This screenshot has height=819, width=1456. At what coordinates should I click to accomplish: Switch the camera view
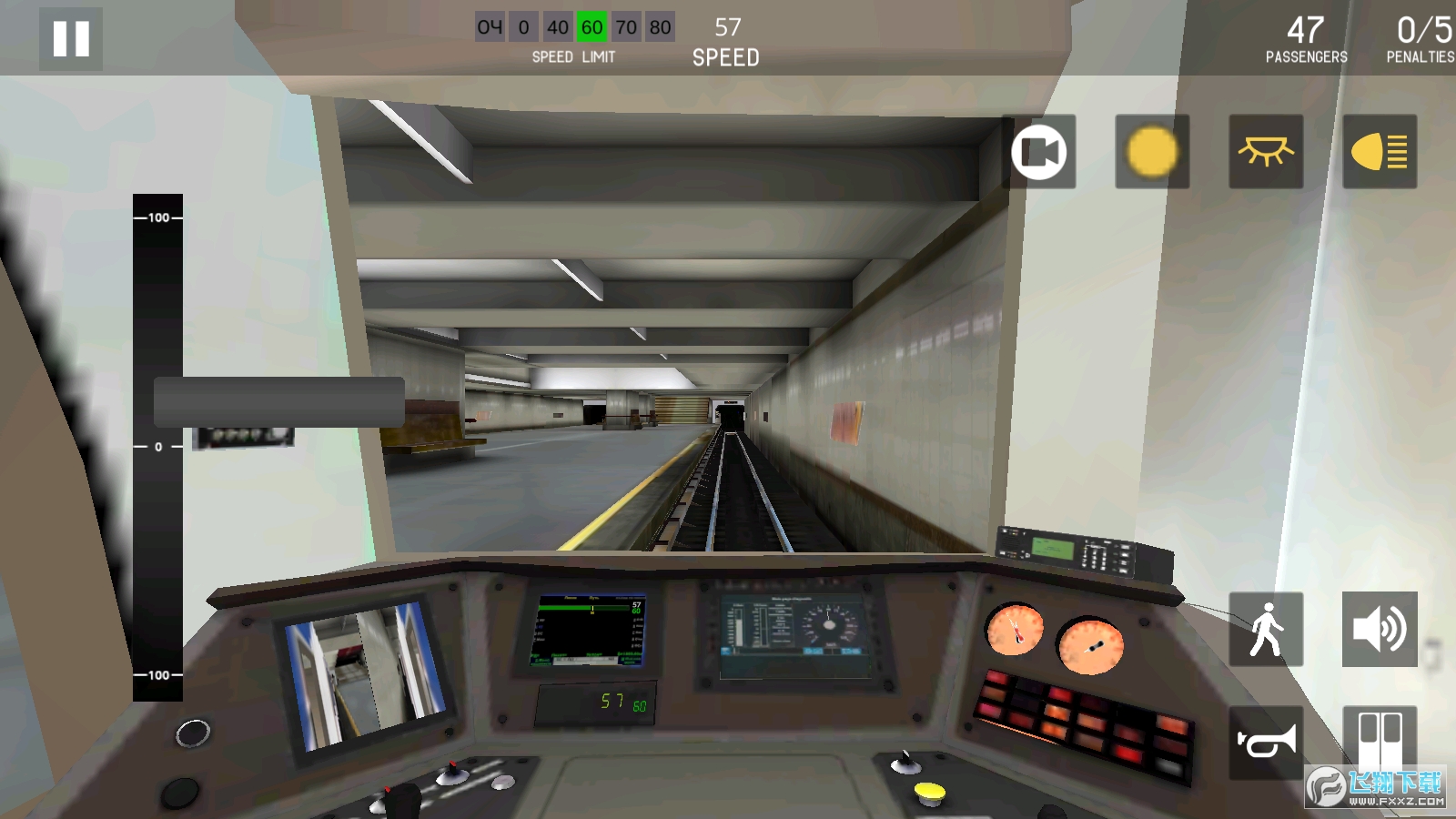(1038, 151)
